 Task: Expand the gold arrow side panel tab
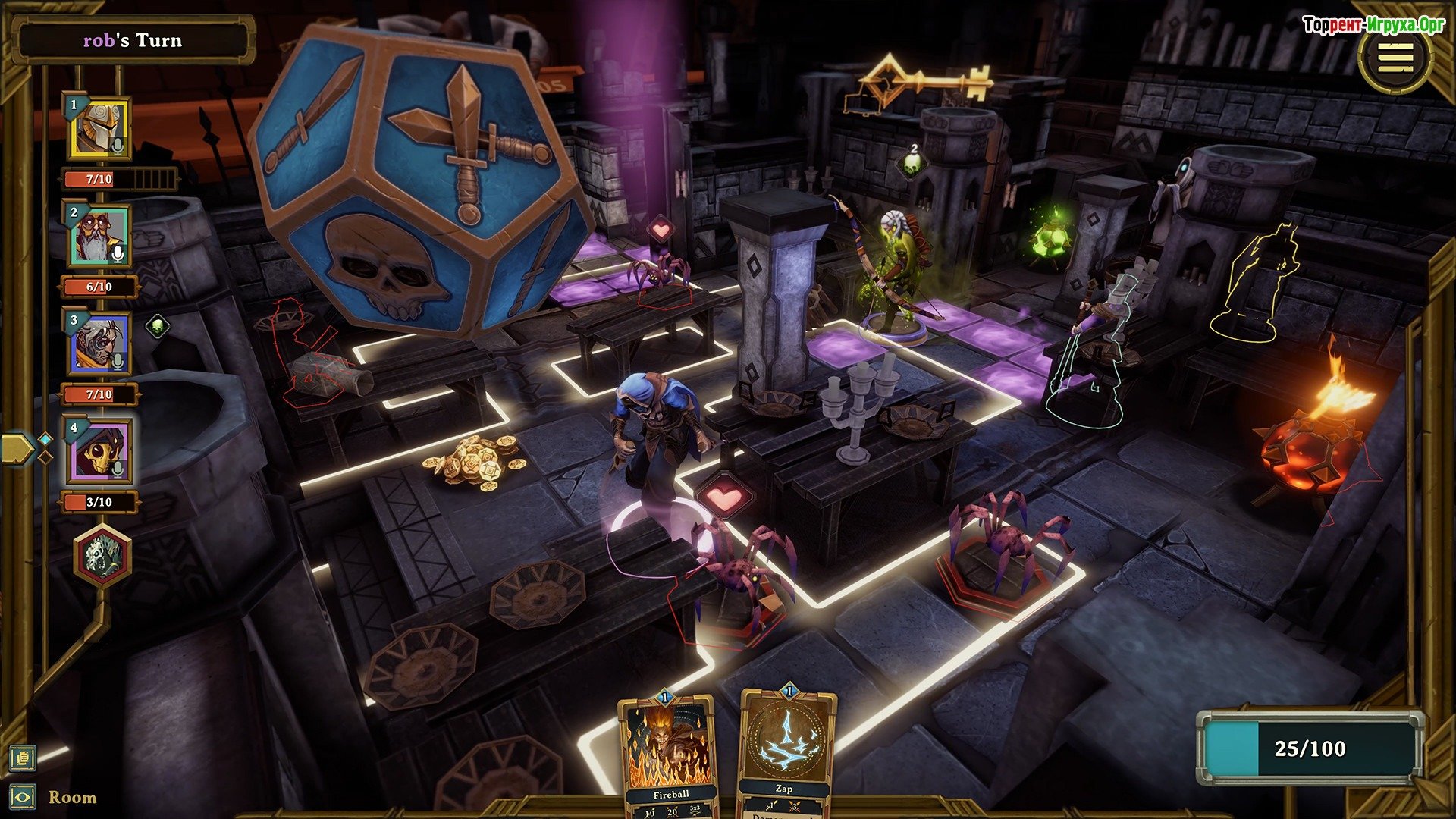17,449
